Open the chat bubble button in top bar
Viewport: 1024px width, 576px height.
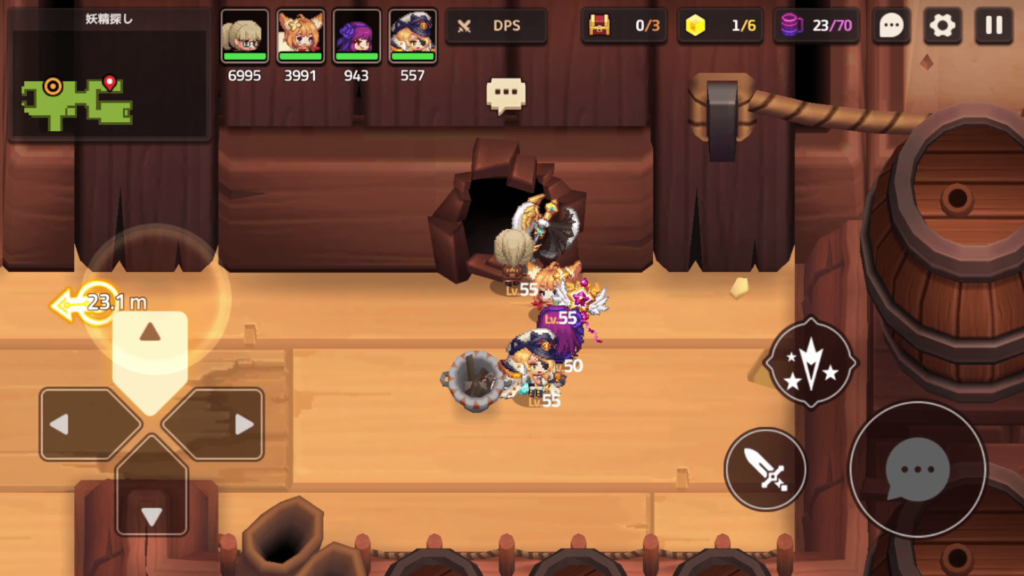tap(890, 26)
